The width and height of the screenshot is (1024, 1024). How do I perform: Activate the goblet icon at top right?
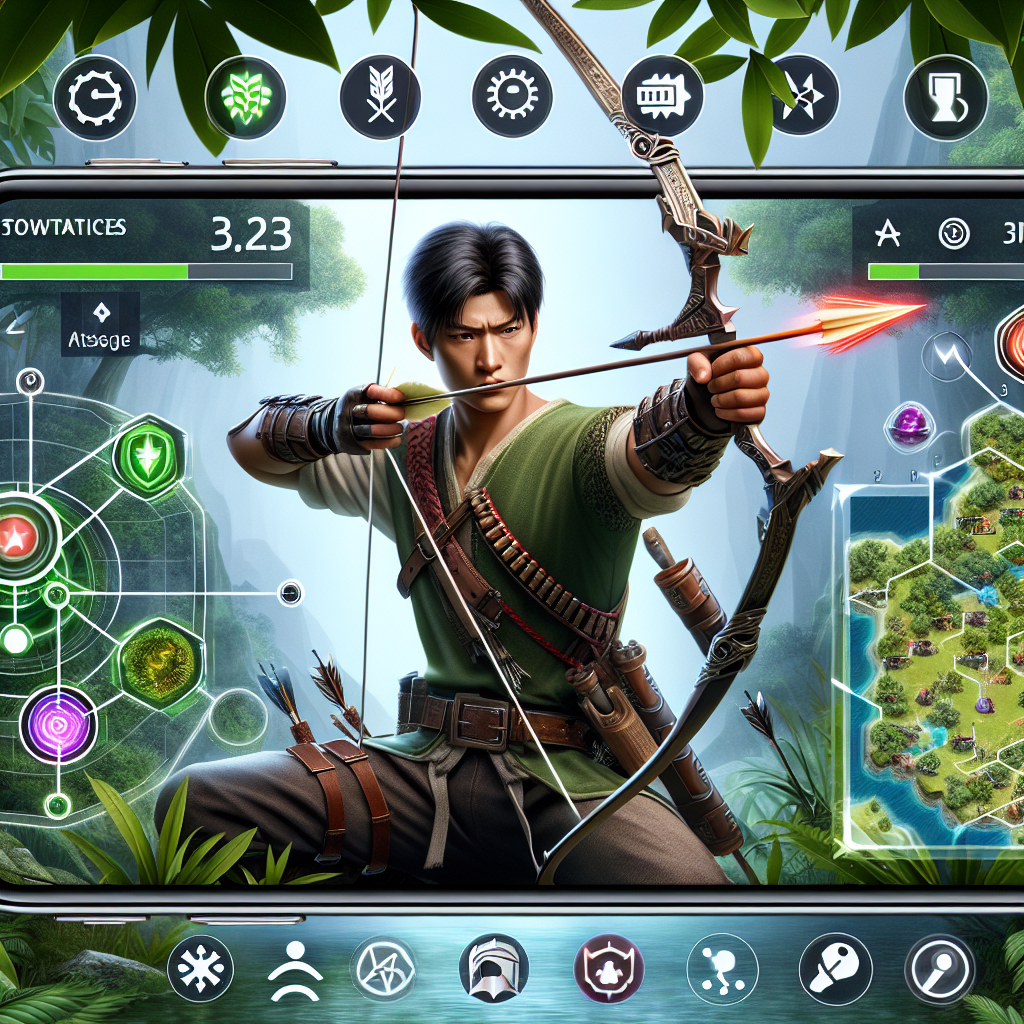[x=945, y=97]
